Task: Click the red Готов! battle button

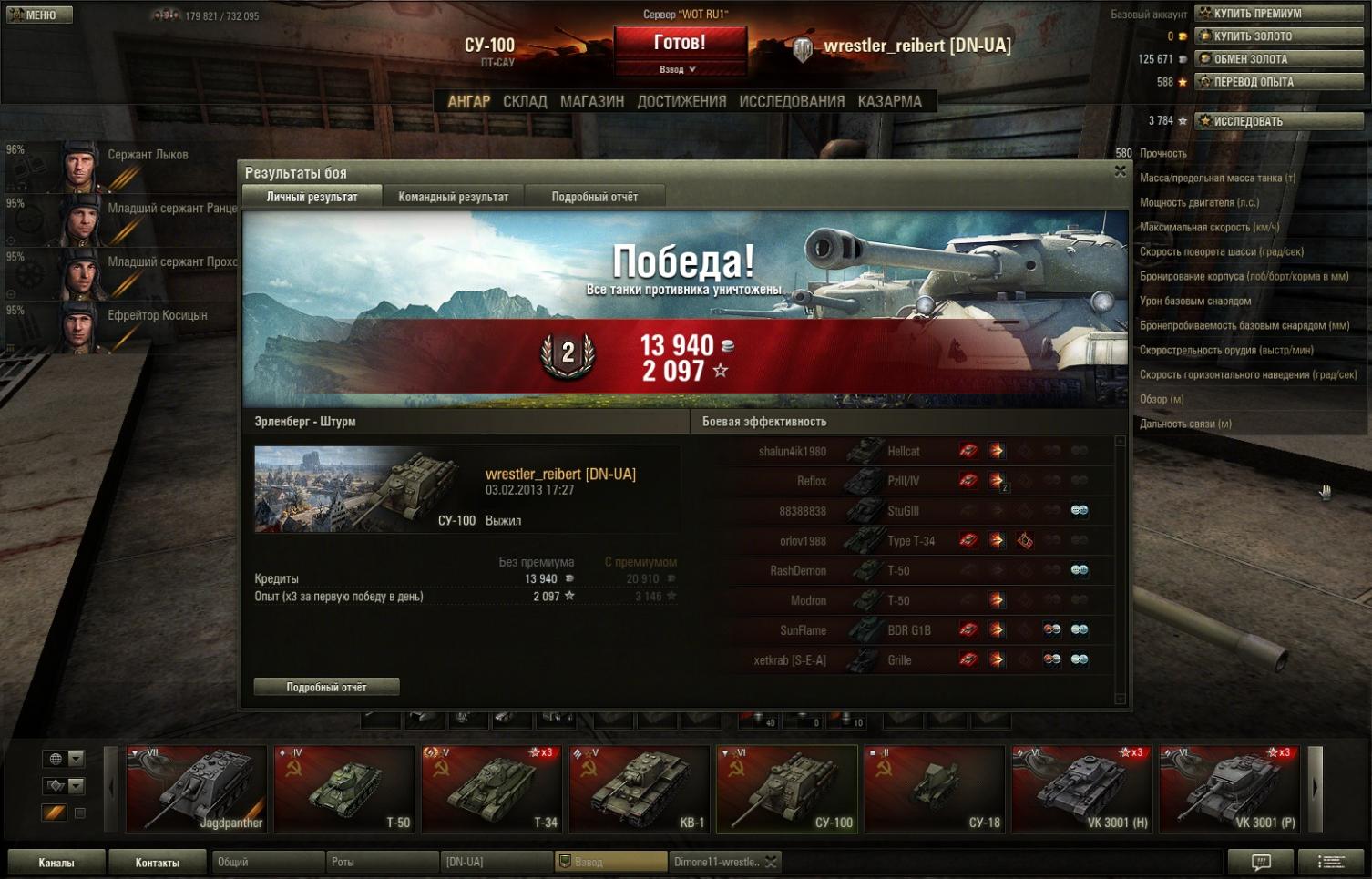Action: coord(680,43)
